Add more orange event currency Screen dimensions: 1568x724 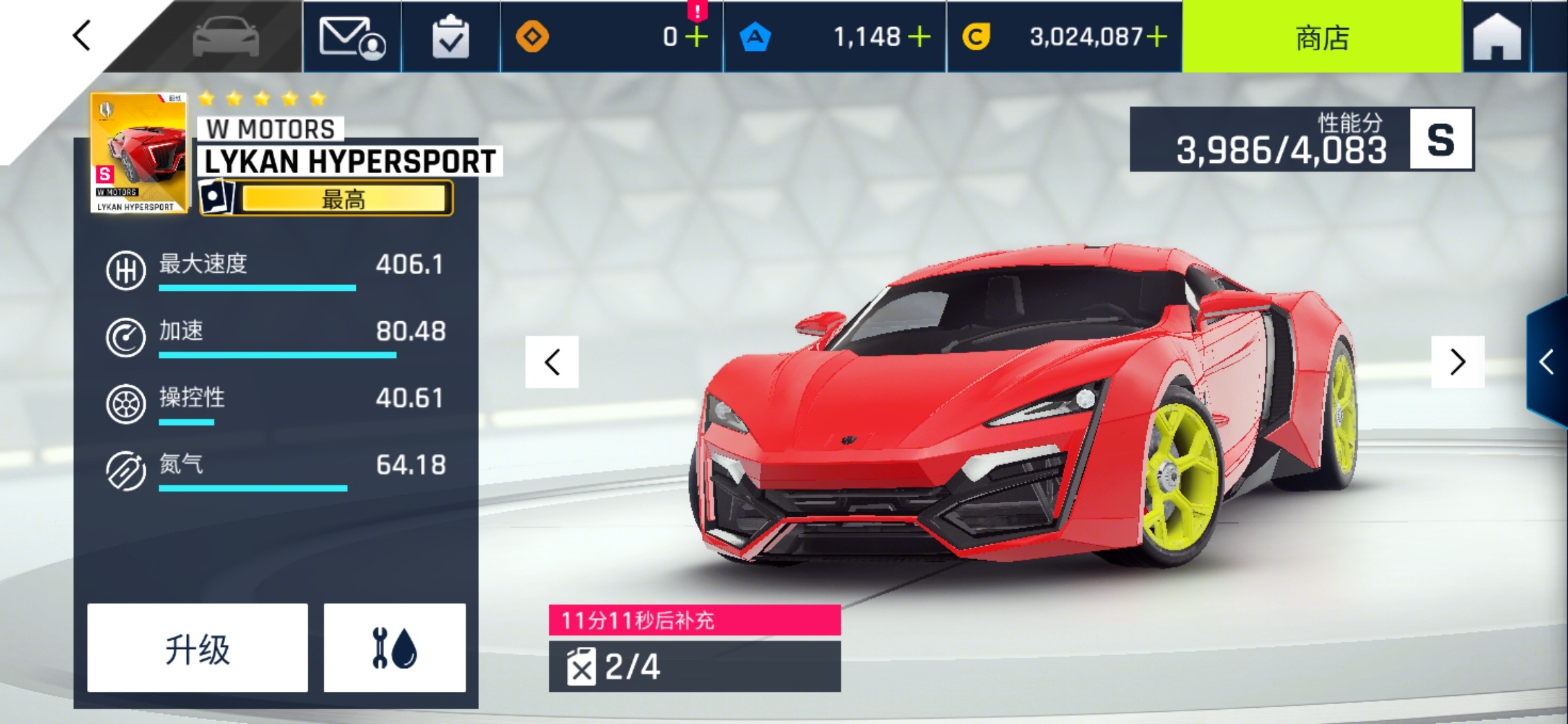point(696,38)
